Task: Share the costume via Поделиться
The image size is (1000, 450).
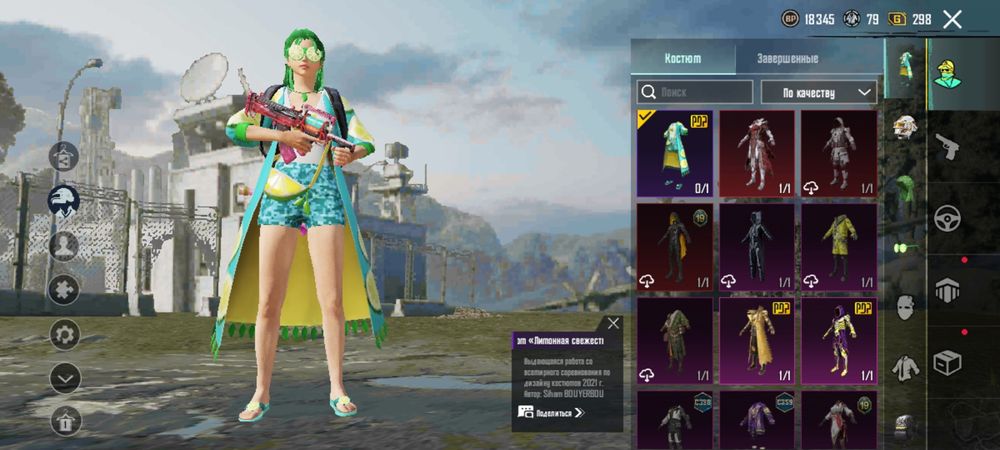Action: coord(551,412)
